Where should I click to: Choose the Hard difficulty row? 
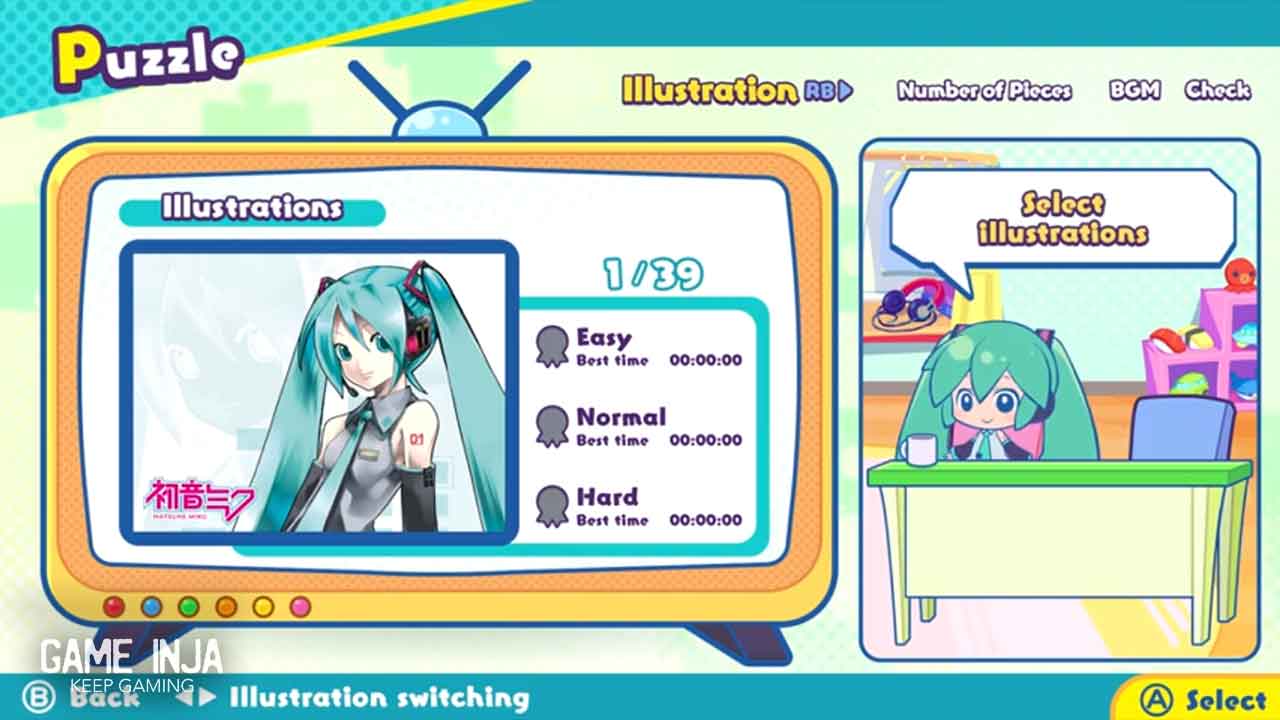(640, 507)
